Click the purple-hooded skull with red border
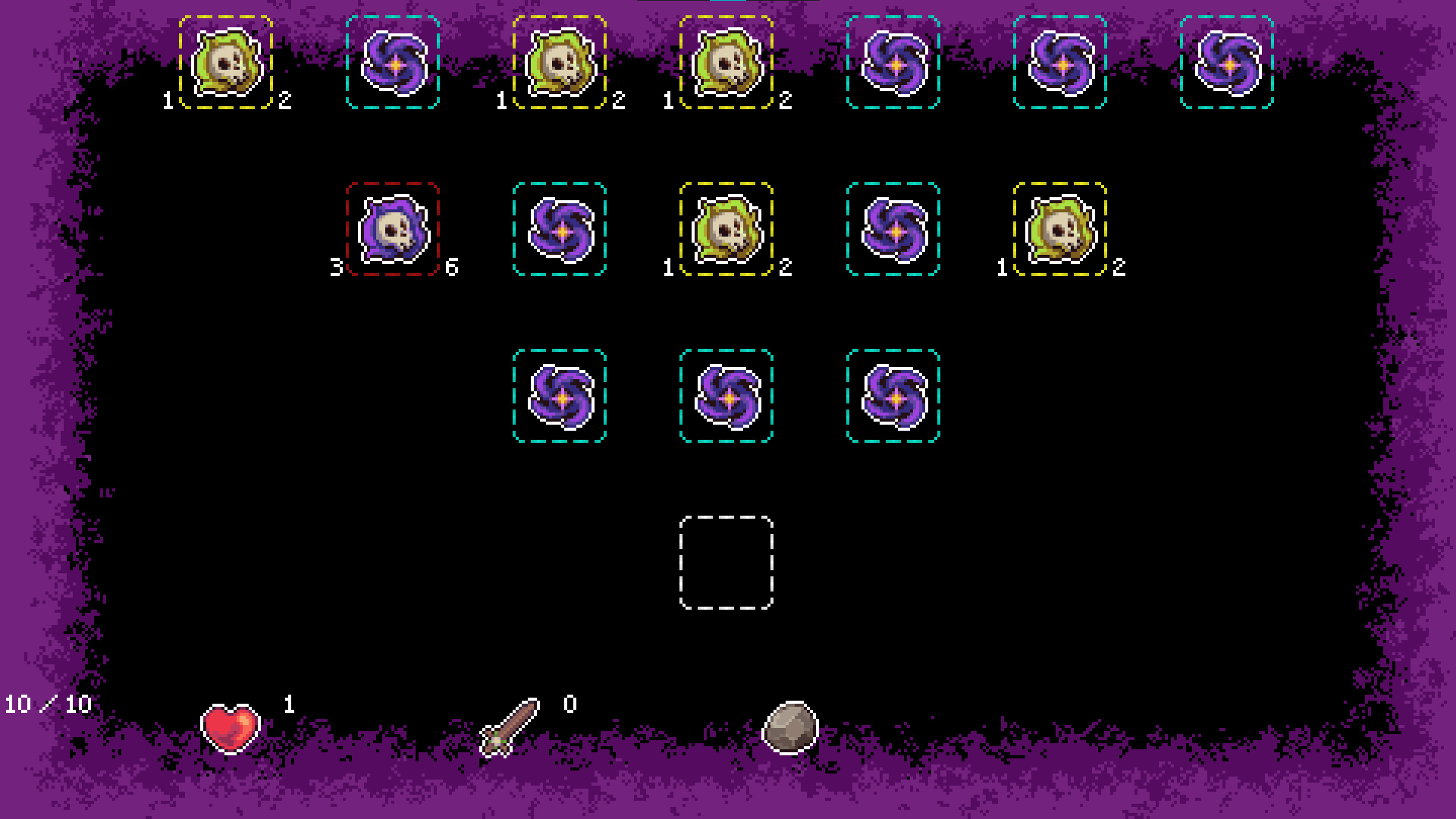1456x819 pixels. coord(392,228)
